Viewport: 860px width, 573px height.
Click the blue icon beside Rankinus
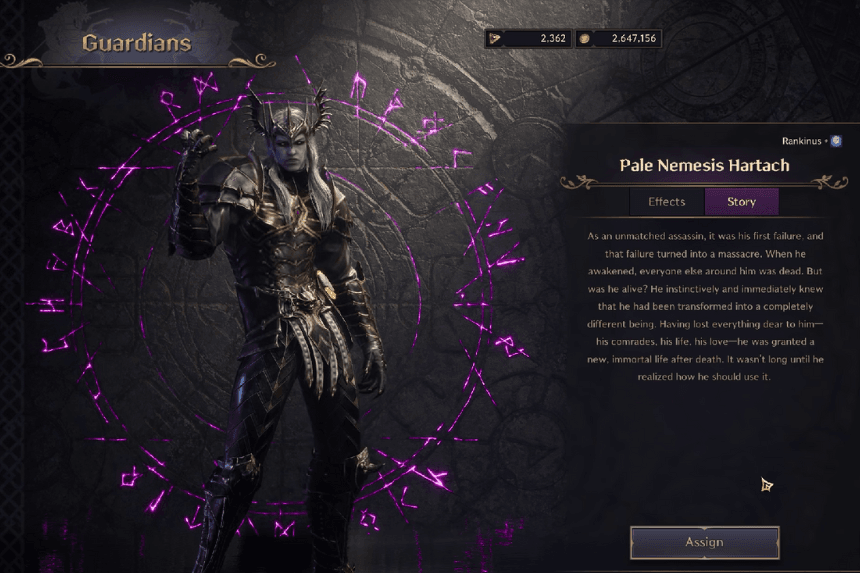836,141
